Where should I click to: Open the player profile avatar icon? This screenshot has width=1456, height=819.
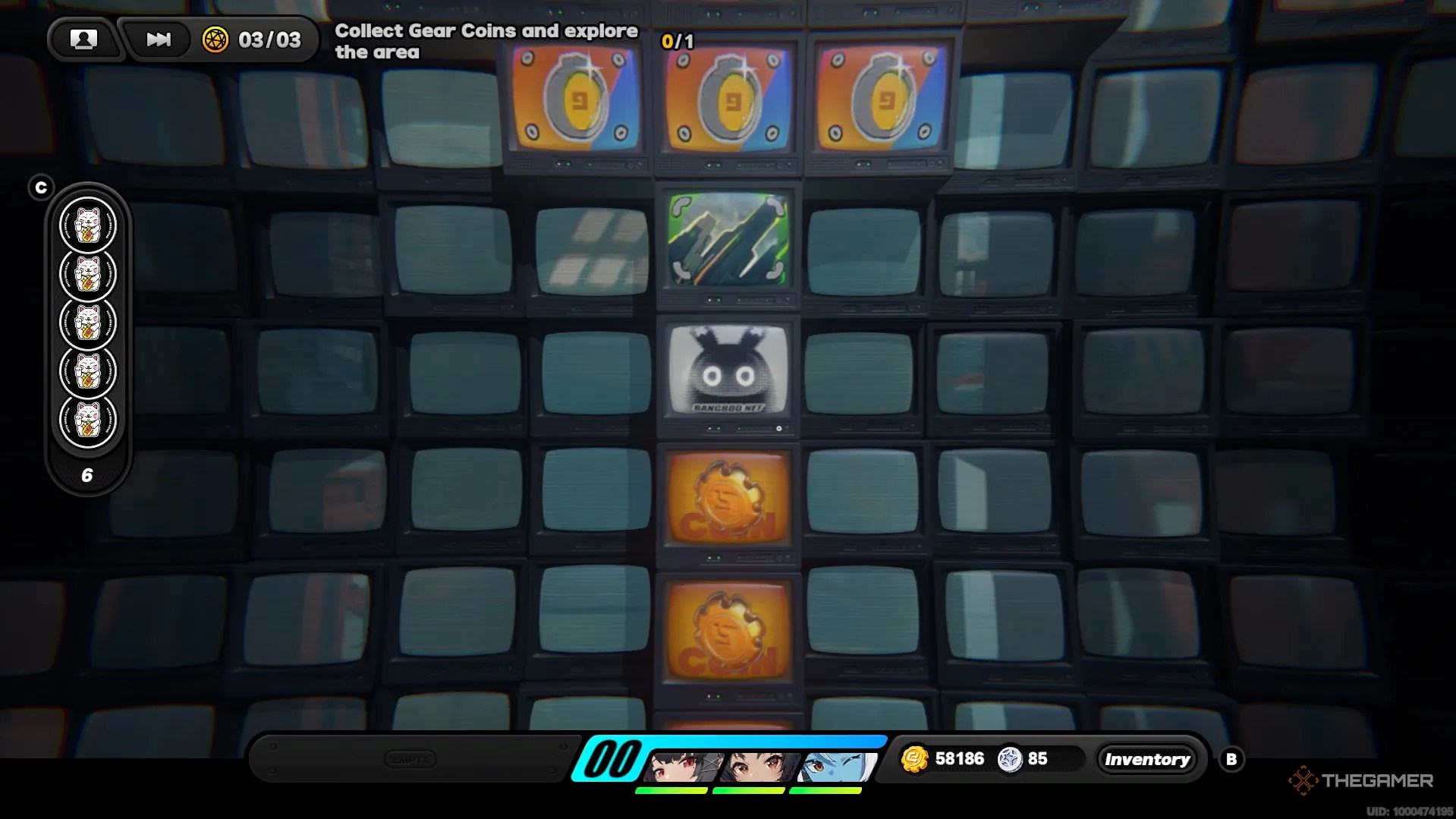(84, 39)
